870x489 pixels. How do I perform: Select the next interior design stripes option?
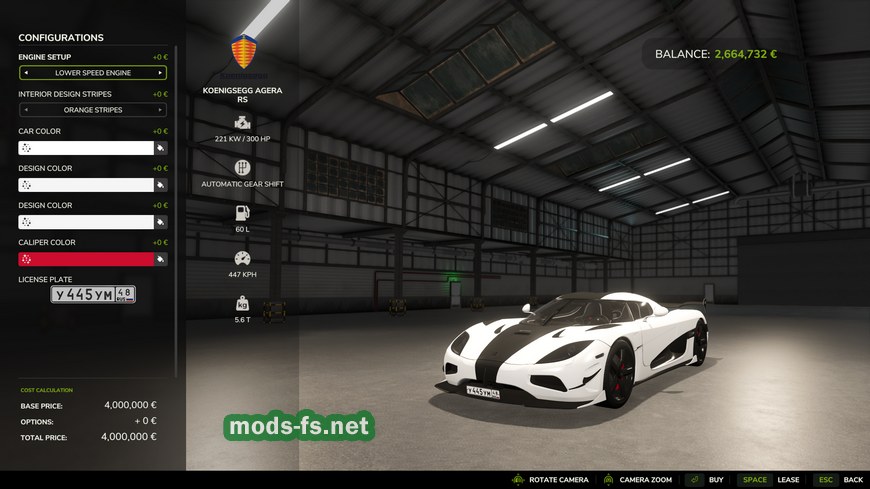click(x=160, y=110)
